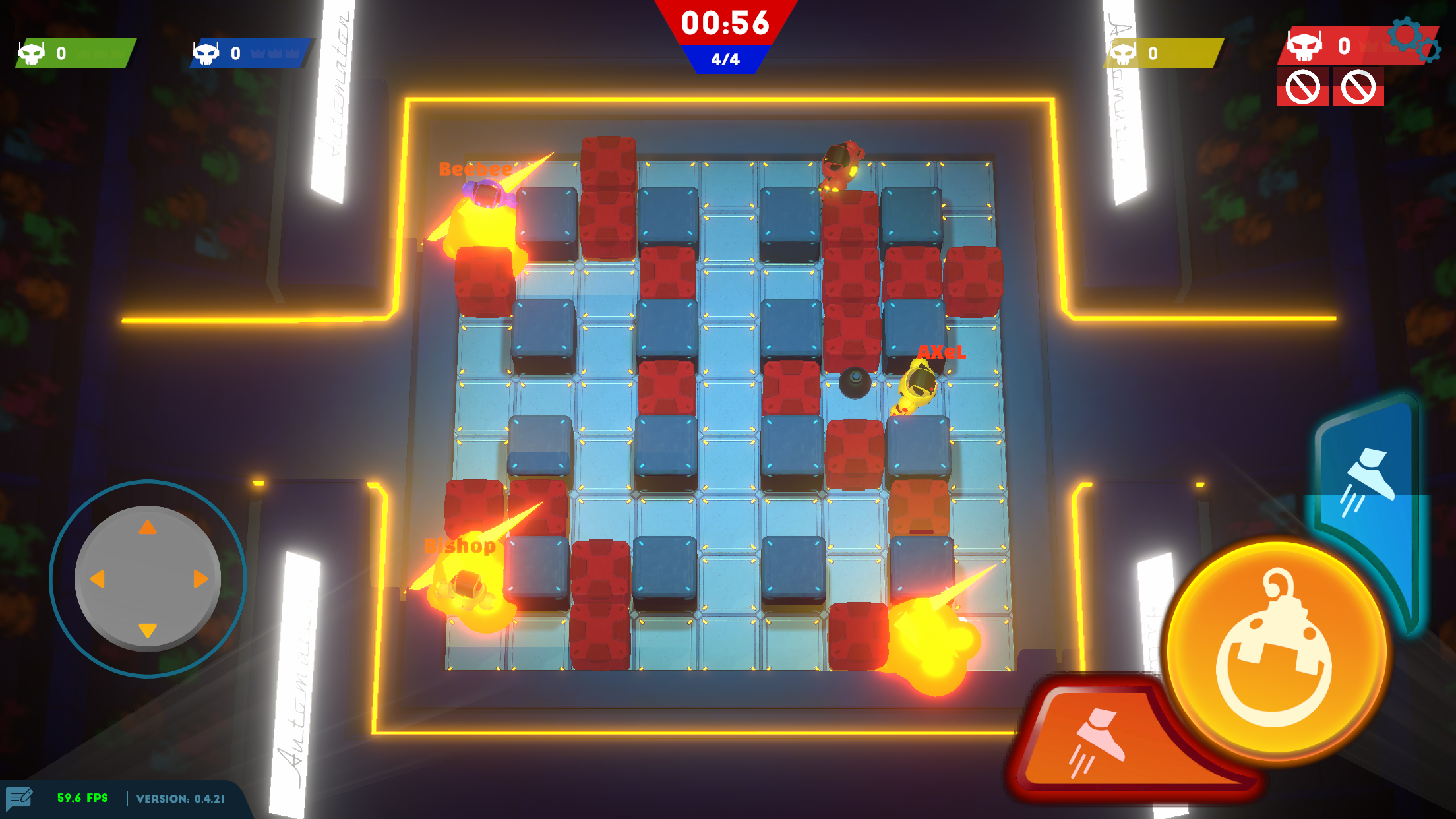Click the blue team skull icon
This screenshot has height=819, width=1456.
tap(207, 53)
